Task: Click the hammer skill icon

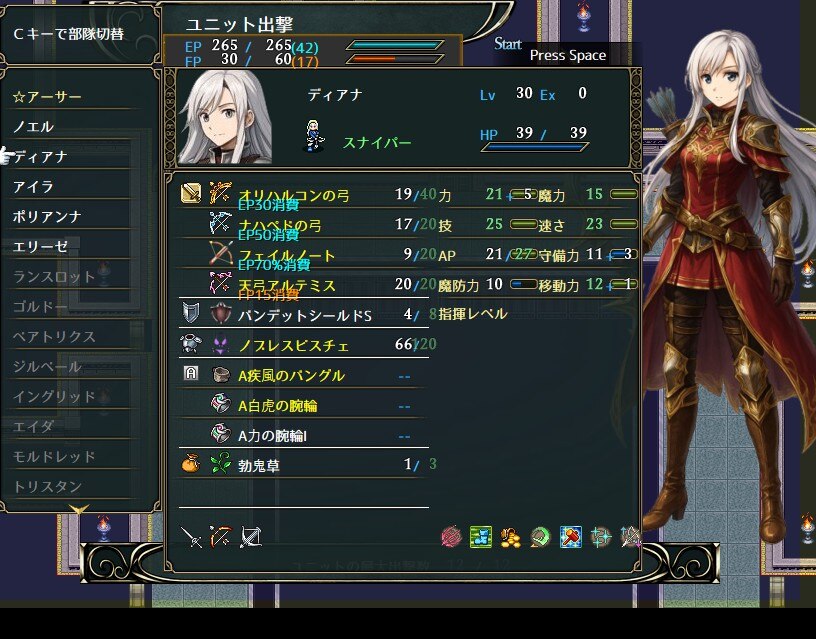Action: coord(570,537)
